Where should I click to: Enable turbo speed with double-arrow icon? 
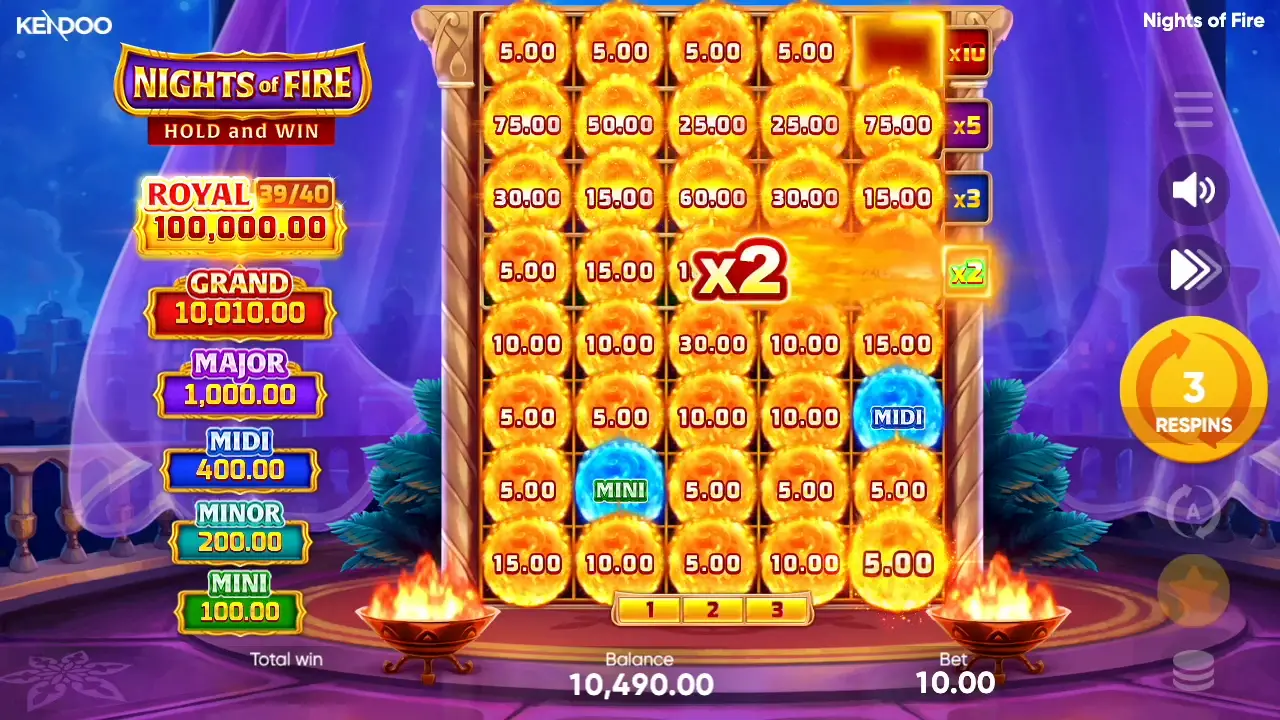pos(1193,270)
